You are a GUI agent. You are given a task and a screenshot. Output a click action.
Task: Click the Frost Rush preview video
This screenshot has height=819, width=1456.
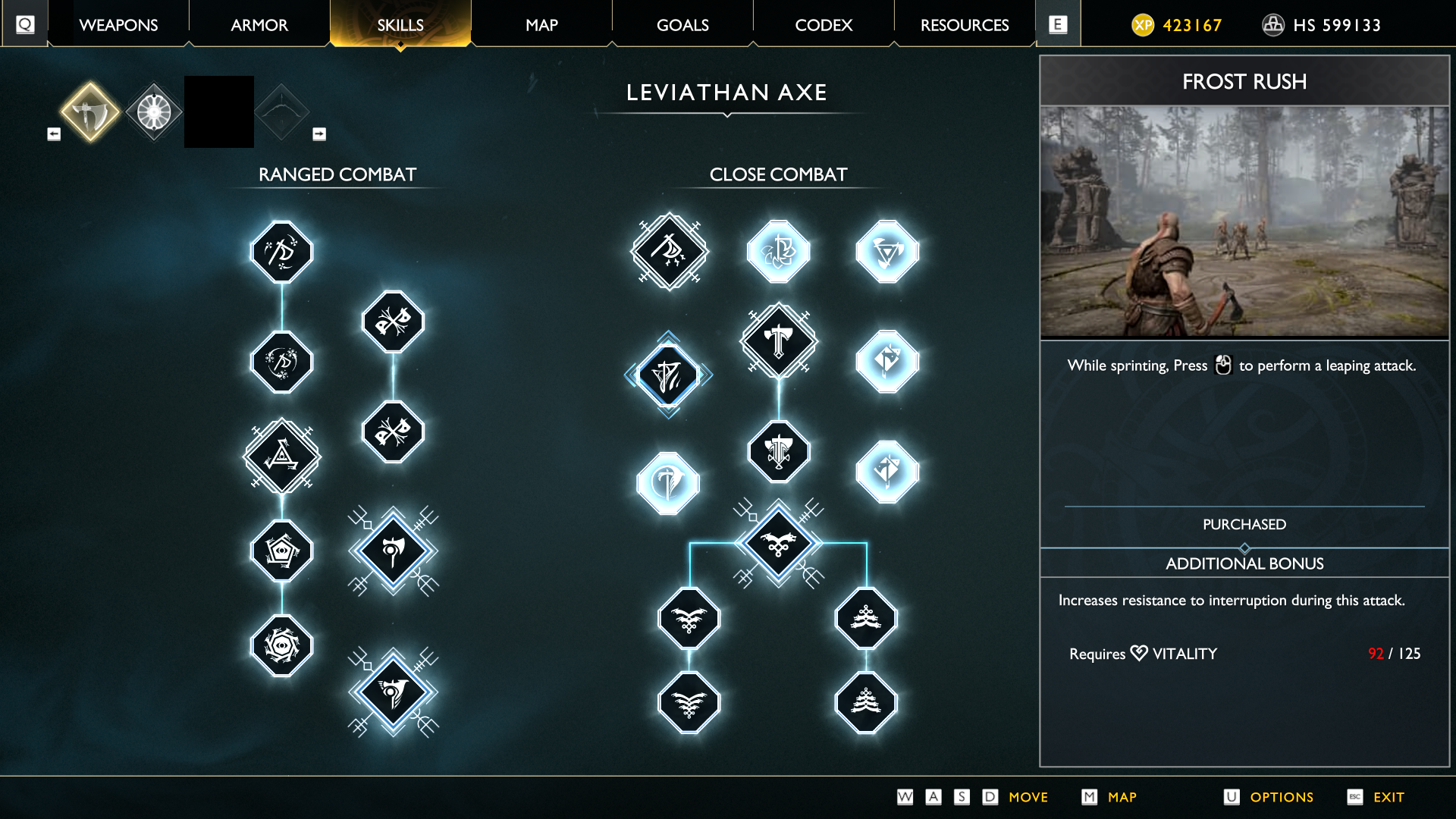1244,221
